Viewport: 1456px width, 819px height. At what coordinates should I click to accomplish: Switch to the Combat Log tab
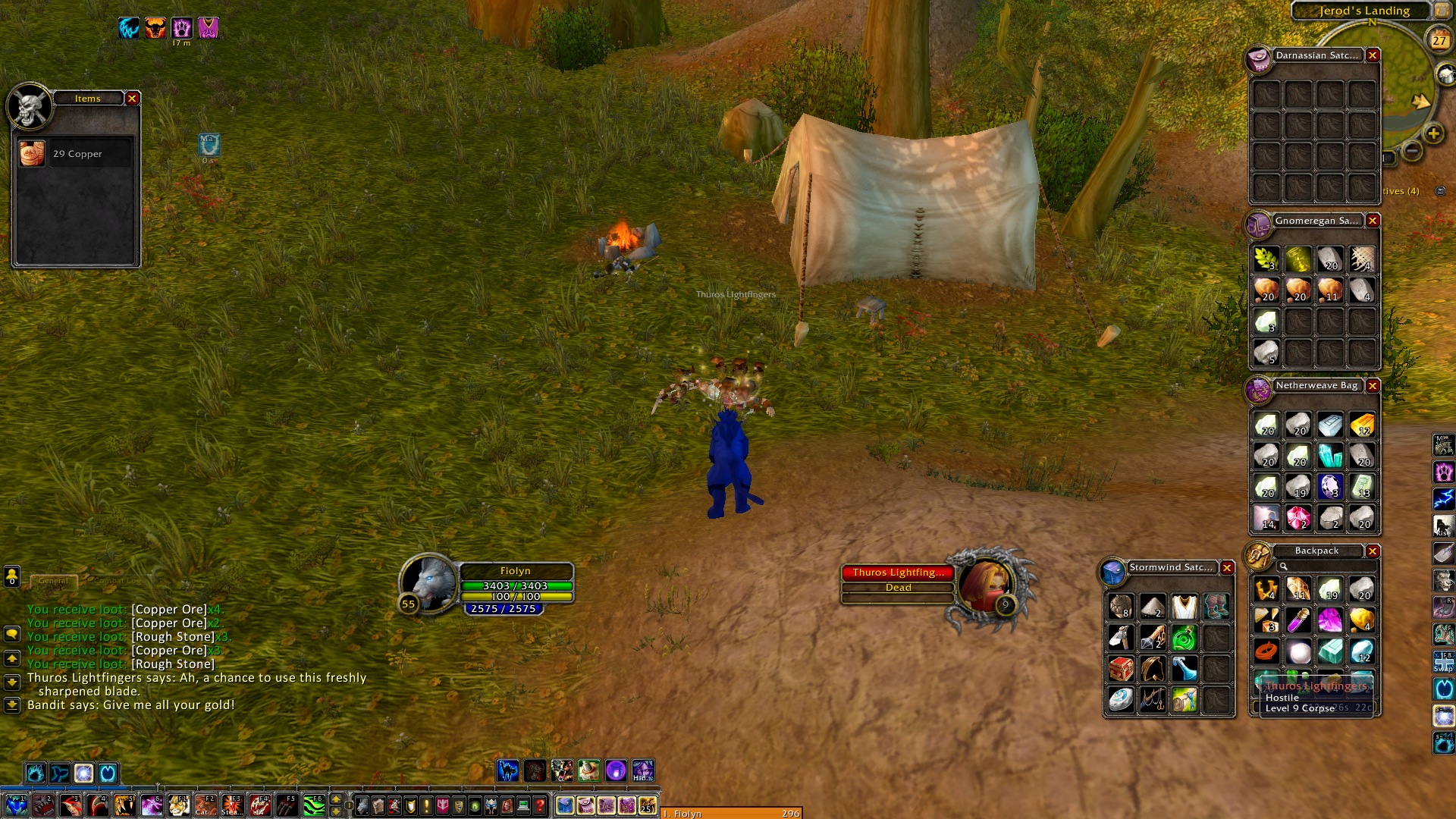pos(117,581)
